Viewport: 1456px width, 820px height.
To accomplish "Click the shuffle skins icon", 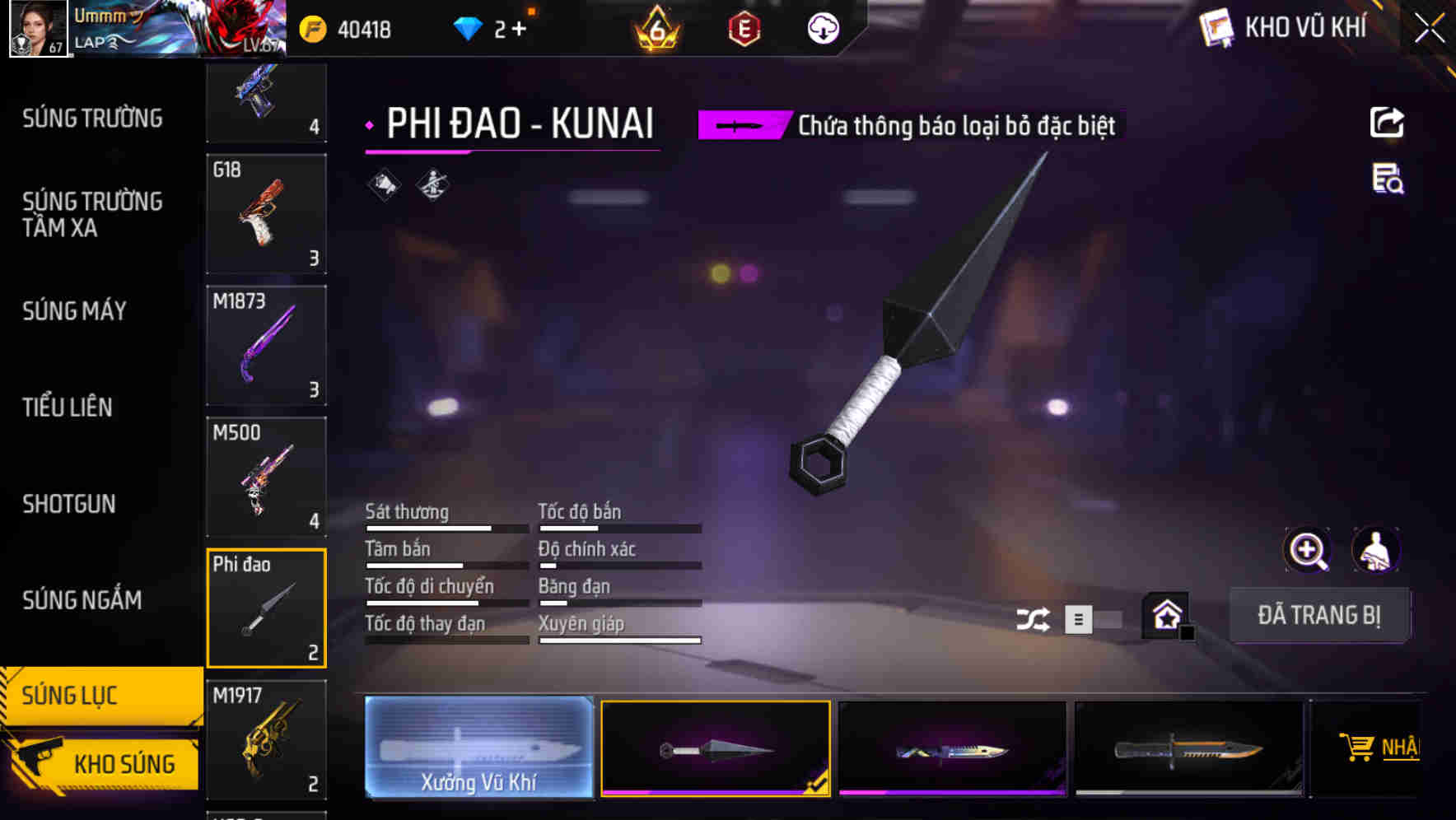I will pos(1034,618).
